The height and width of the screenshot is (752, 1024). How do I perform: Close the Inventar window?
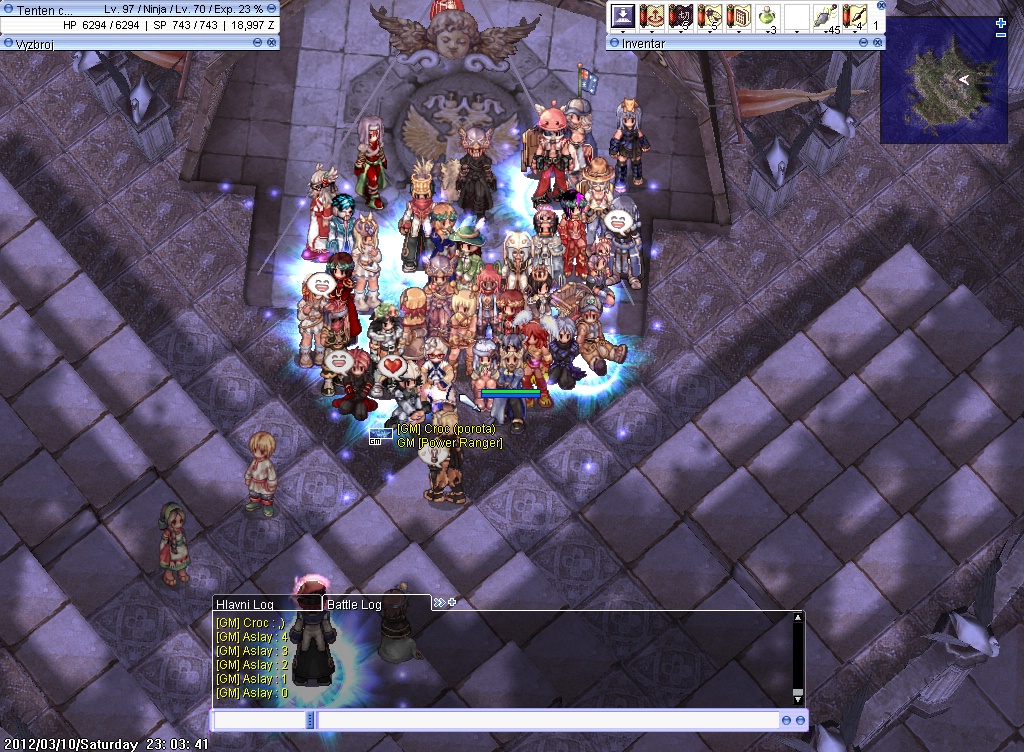click(878, 43)
